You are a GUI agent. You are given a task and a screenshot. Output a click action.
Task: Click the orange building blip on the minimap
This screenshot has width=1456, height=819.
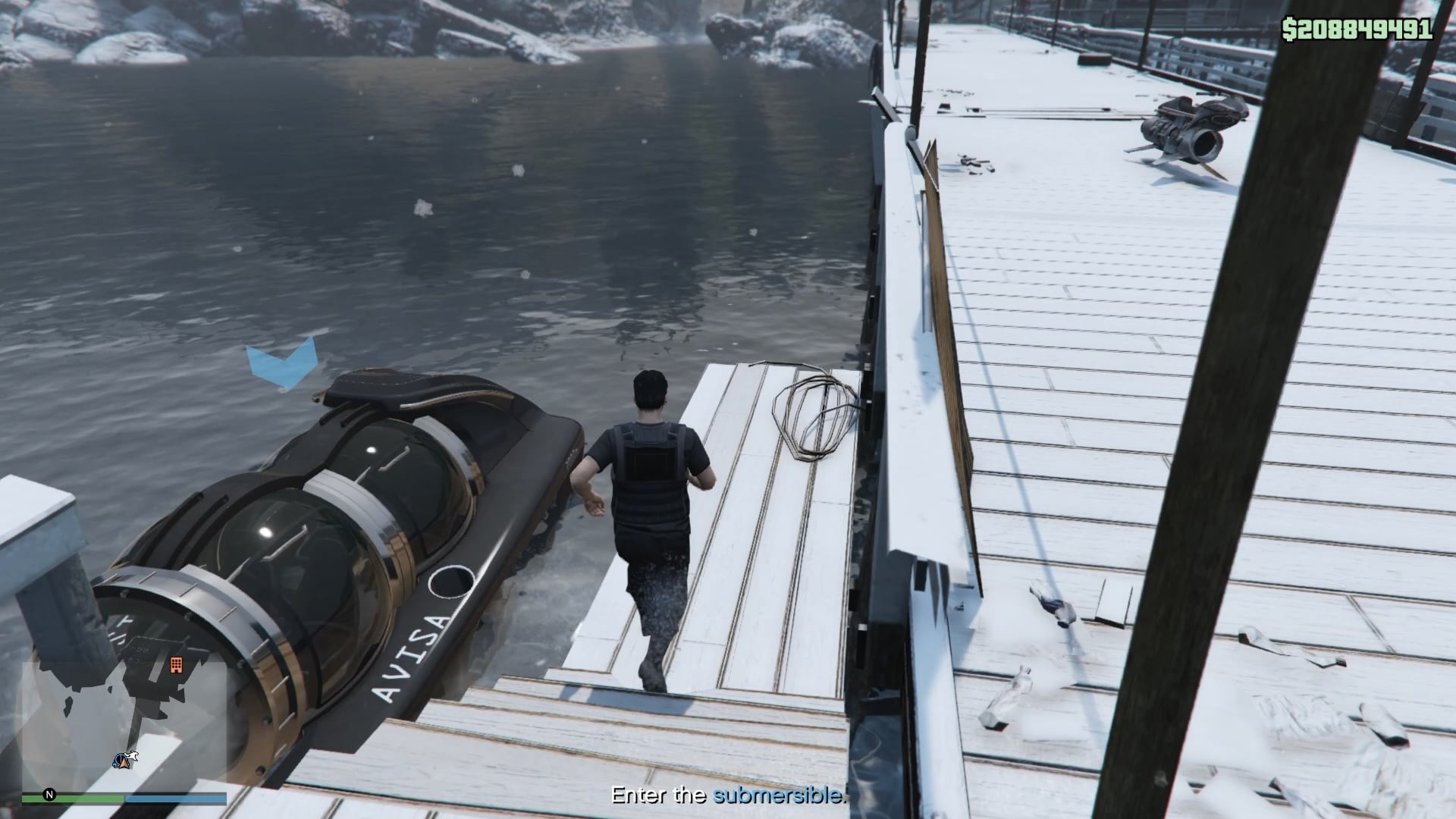tap(177, 666)
